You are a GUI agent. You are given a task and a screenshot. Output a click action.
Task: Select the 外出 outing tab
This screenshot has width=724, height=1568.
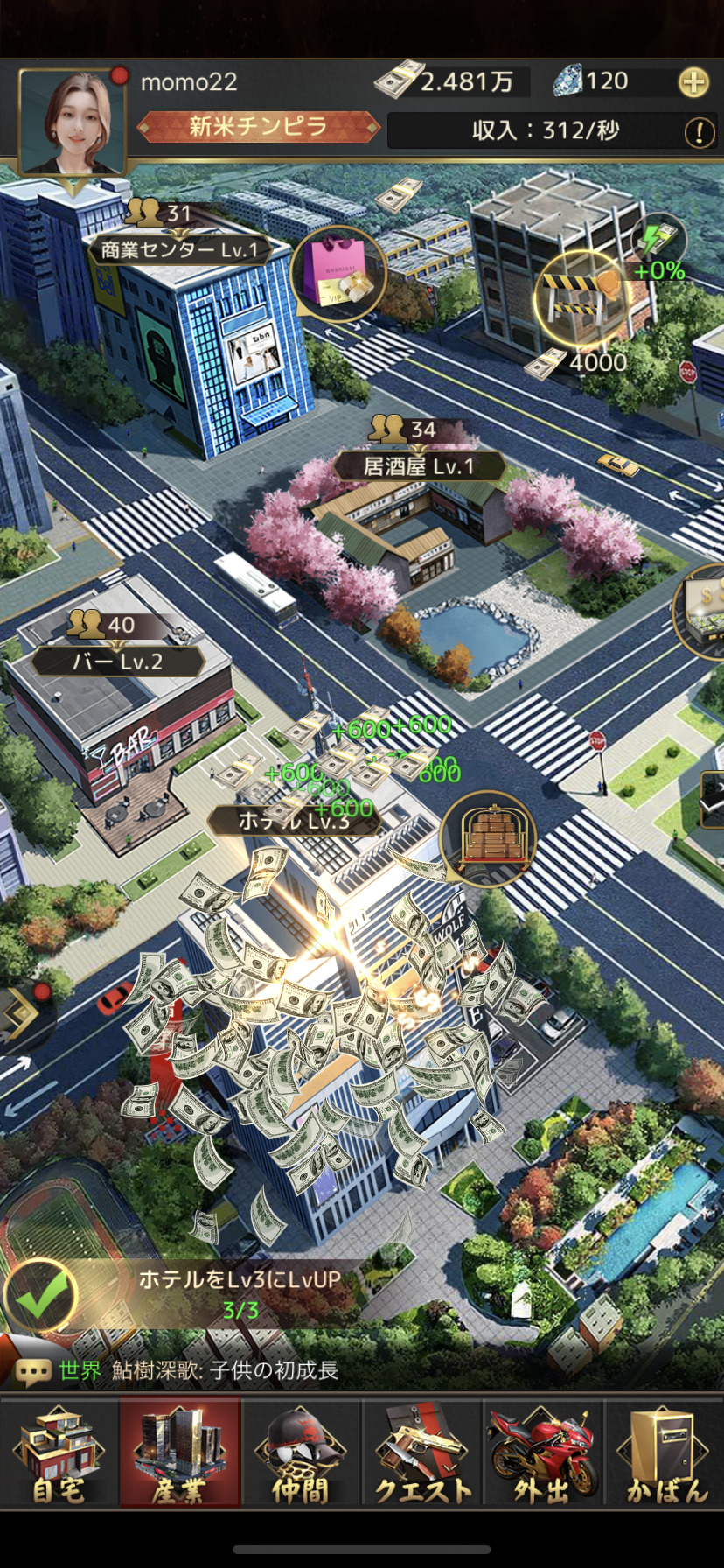[x=543, y=1453]
